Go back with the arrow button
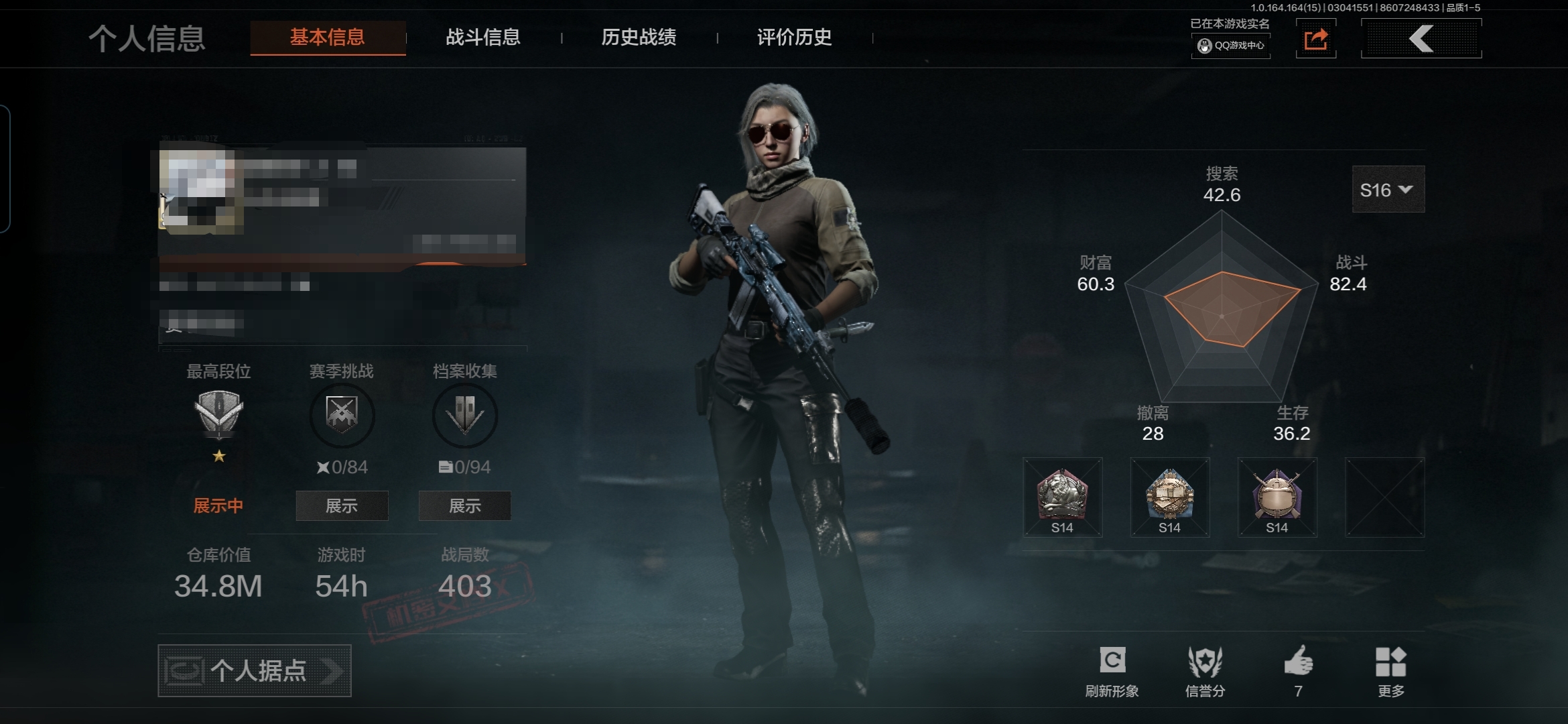 pyautogui.click(x=1421, y=39)
